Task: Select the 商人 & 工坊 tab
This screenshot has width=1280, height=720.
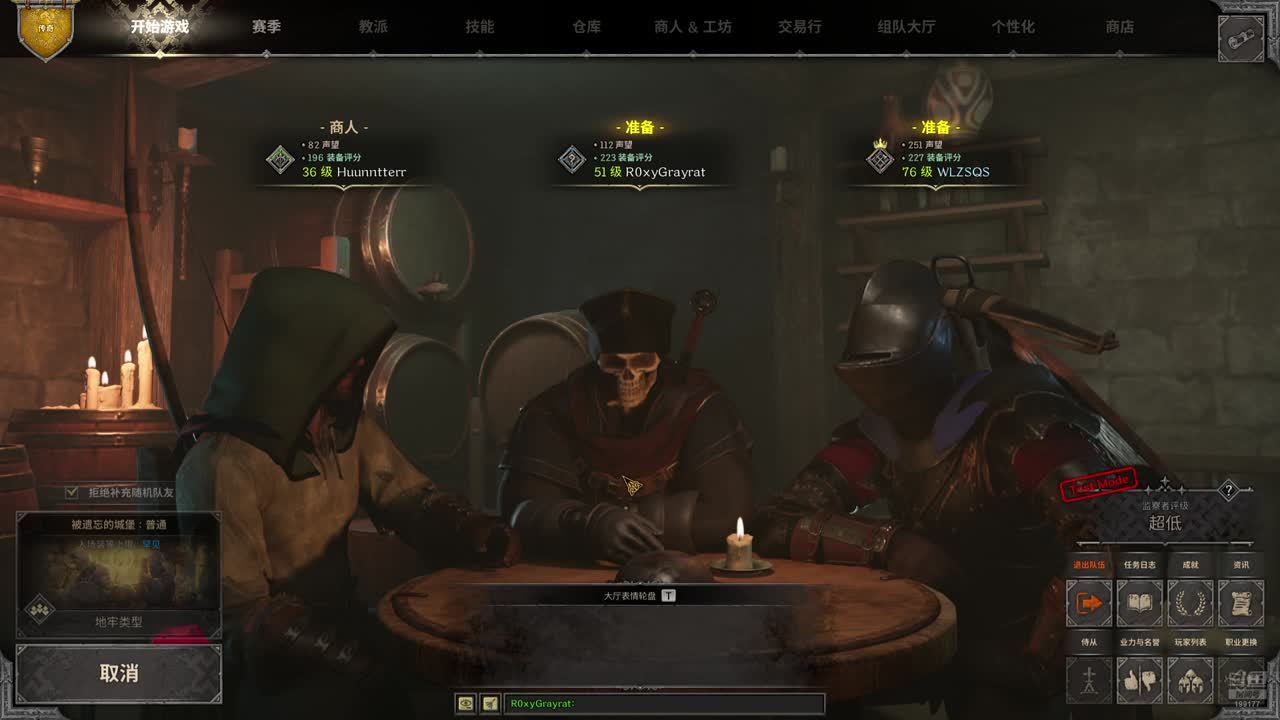Action: 693,27
